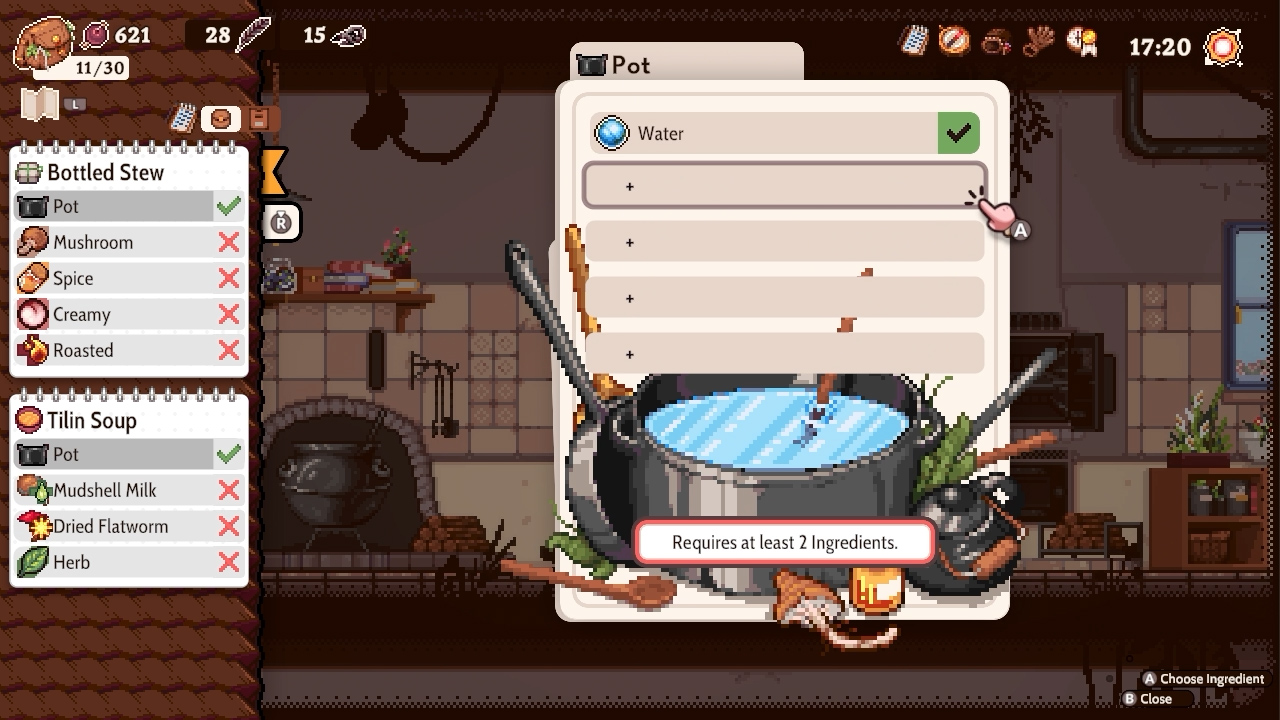Image resolution: width=1280 pixels, height=720 pixels.
Task: Open the backpack inventory icon
Action: point(45,39)
